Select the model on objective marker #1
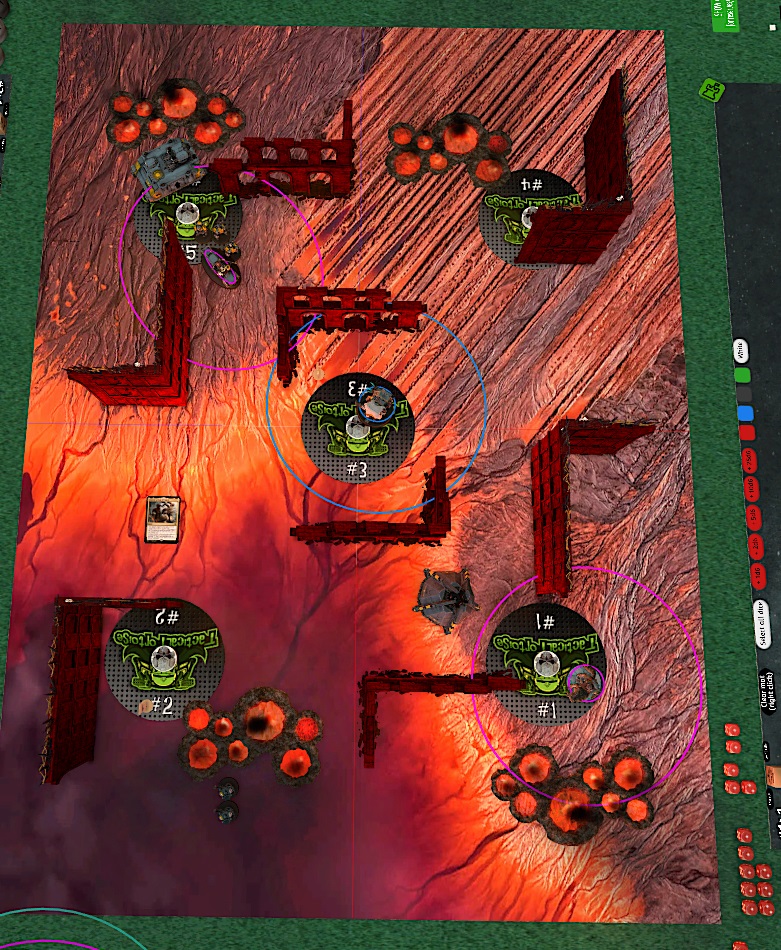 pyautogui.click(x=582, y=682)
